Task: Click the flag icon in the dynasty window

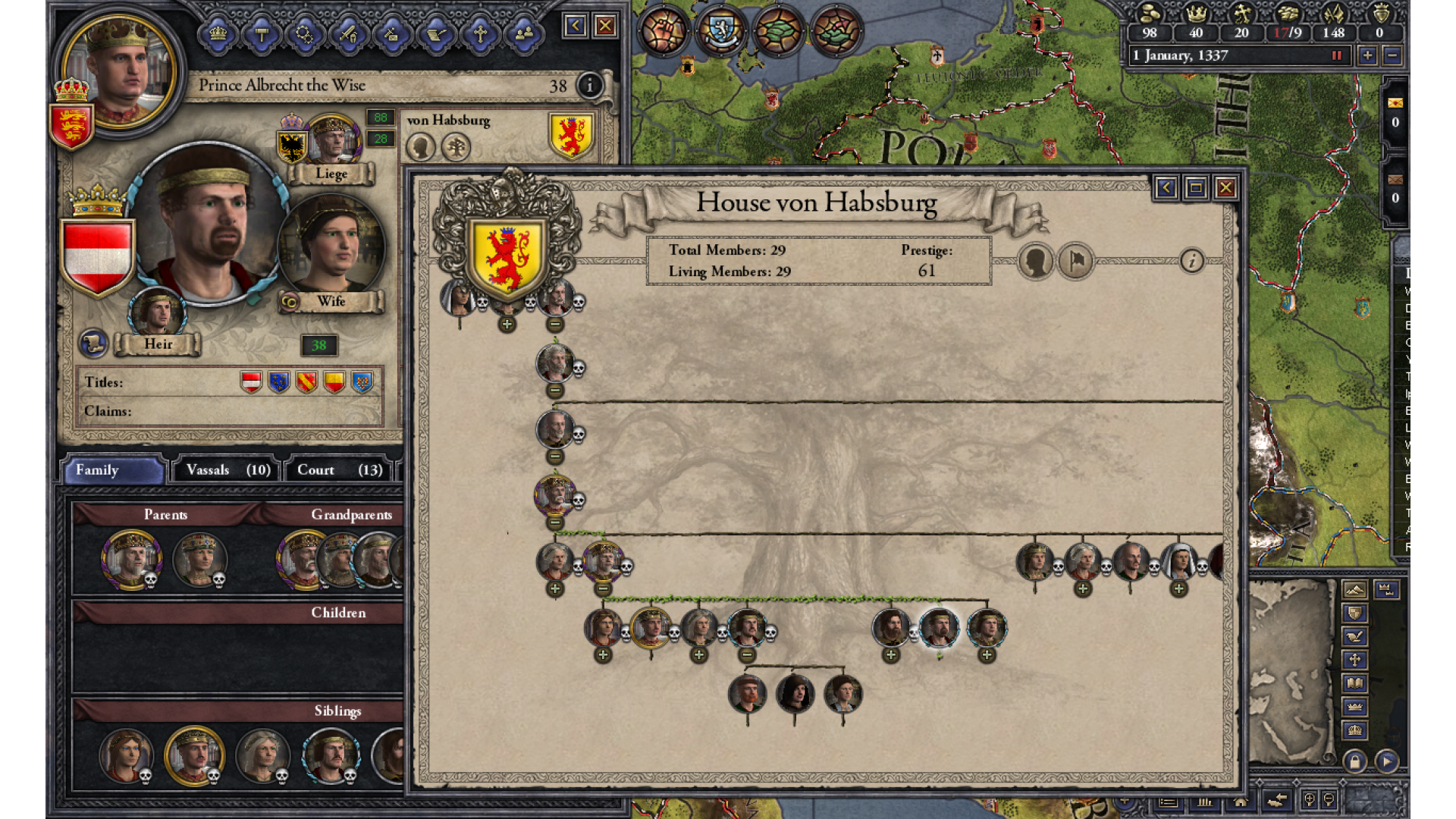Action: (1076, 262)
